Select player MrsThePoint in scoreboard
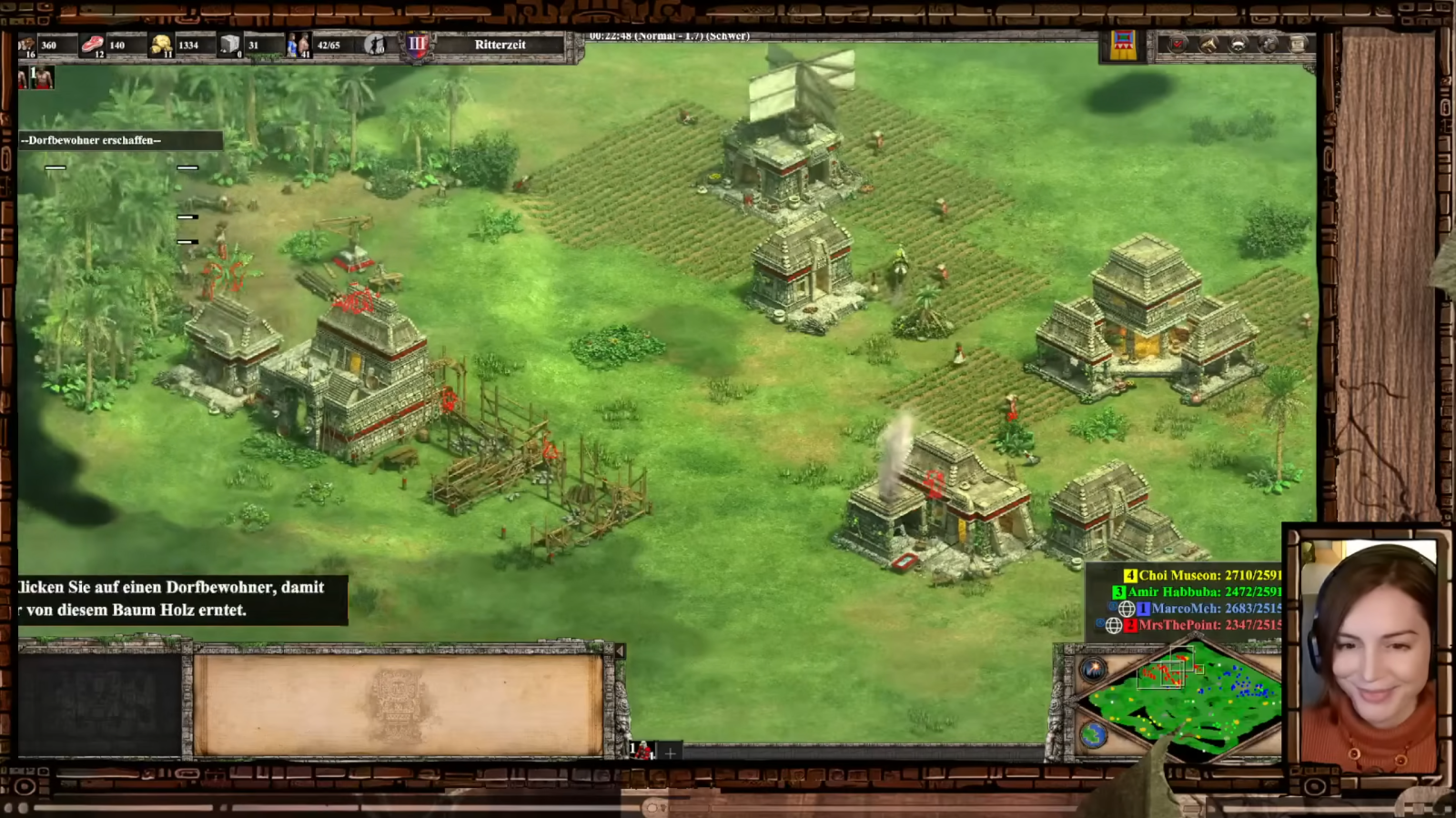The width and height of the screenshot is (1456, 818). click(x=1201, y=625)
